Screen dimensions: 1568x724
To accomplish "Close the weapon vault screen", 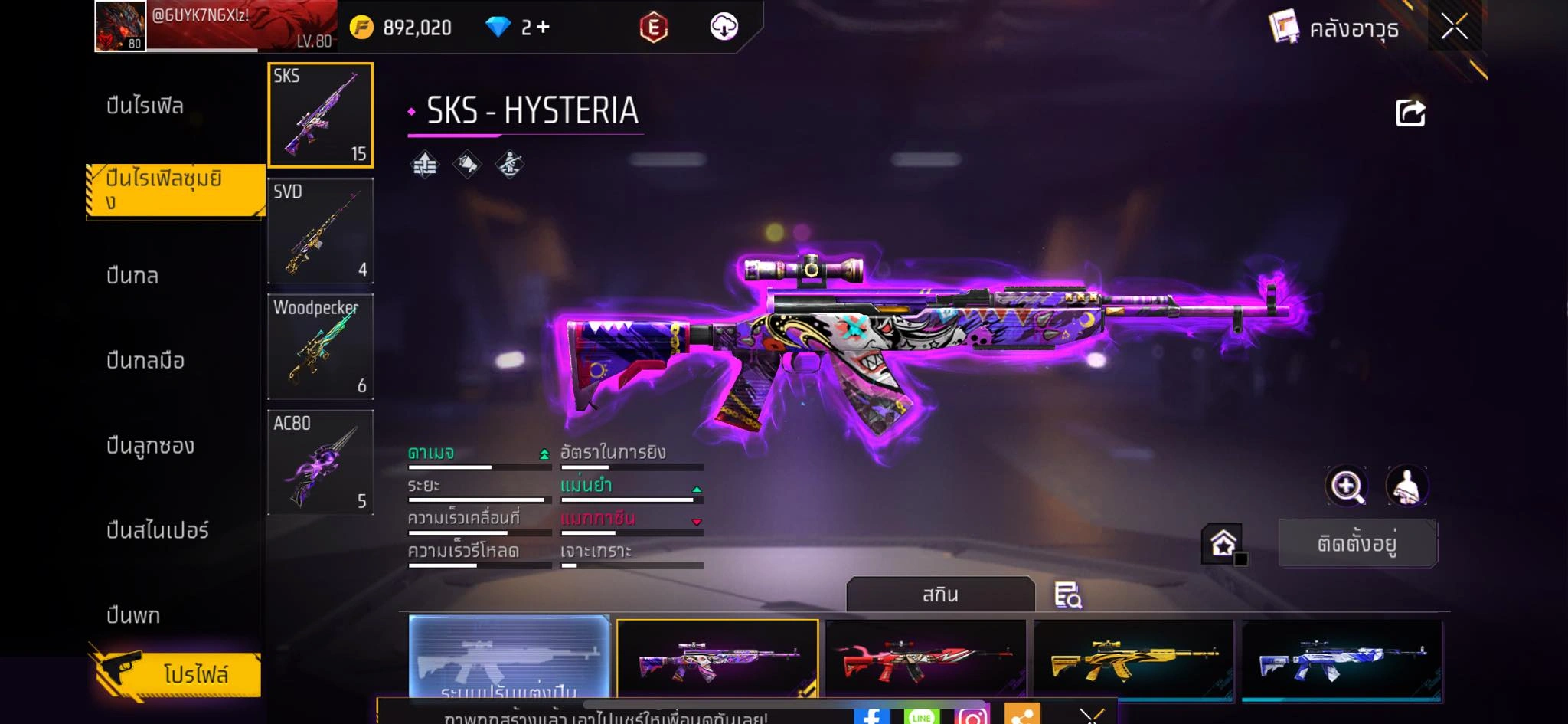I will pyautogui.click(x=1454, y=28).
